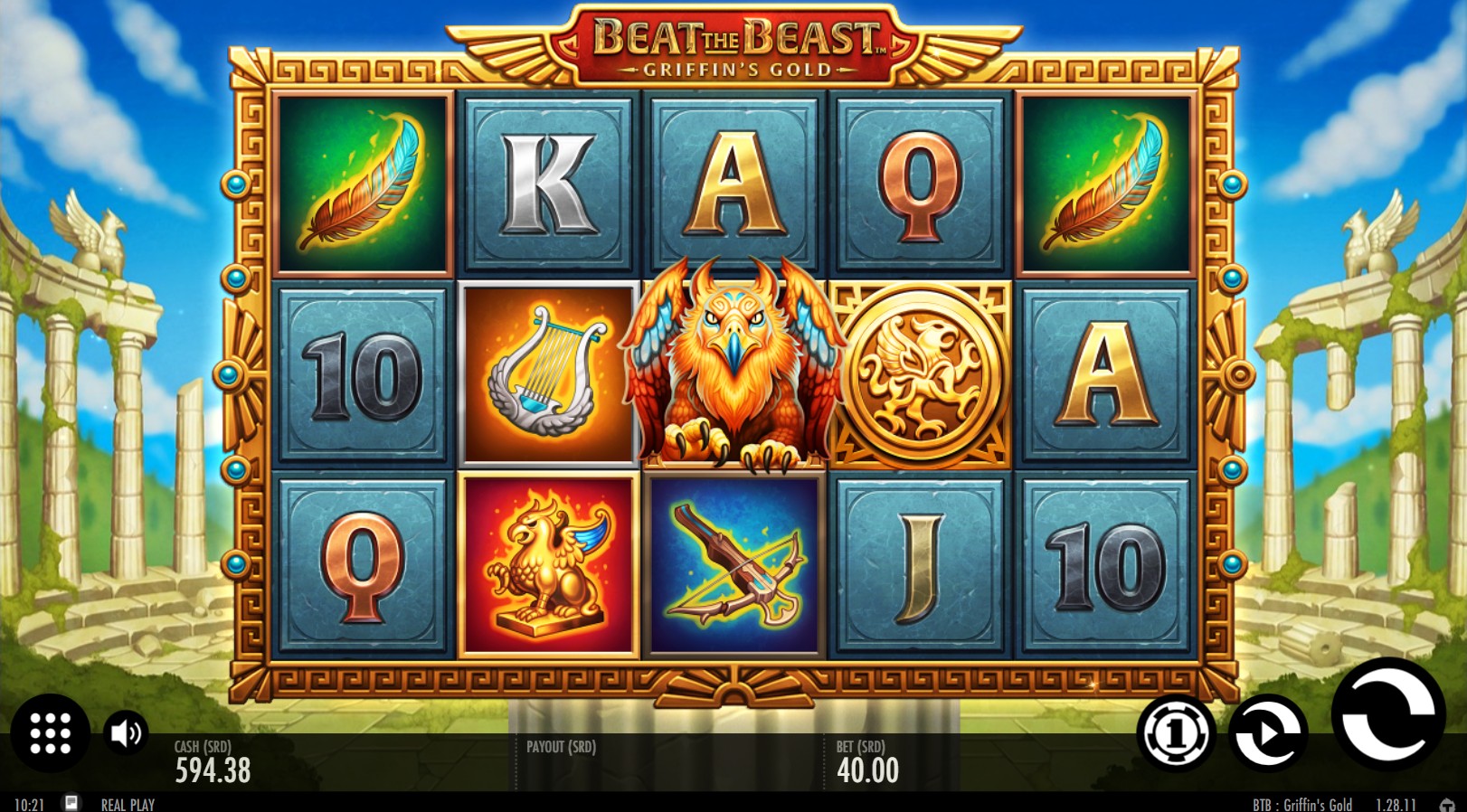The height and width of the screenshot is (812, 1467).
Task: Open the game messages icon near the clock
Action: (x=71, y=801)
